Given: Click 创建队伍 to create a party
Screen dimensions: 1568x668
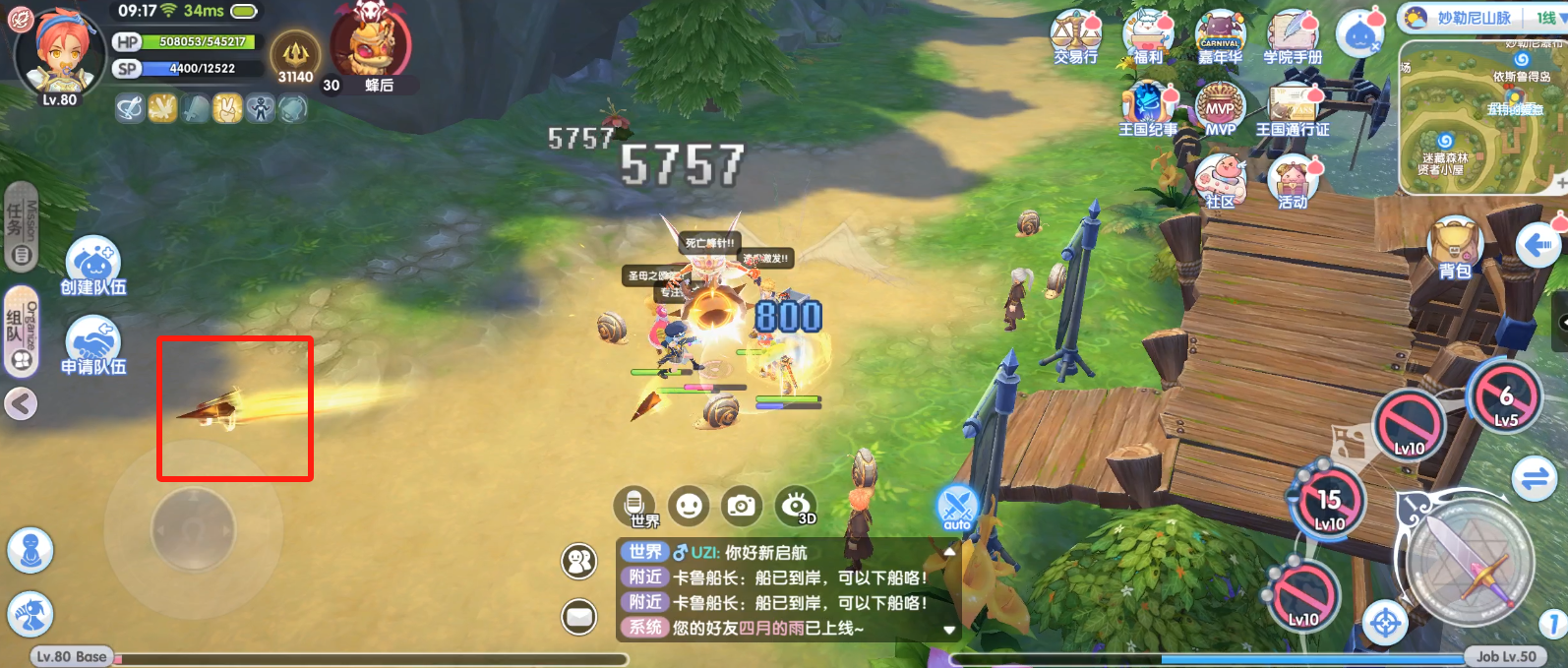Looking at the screenshot, I should (93, 266).
